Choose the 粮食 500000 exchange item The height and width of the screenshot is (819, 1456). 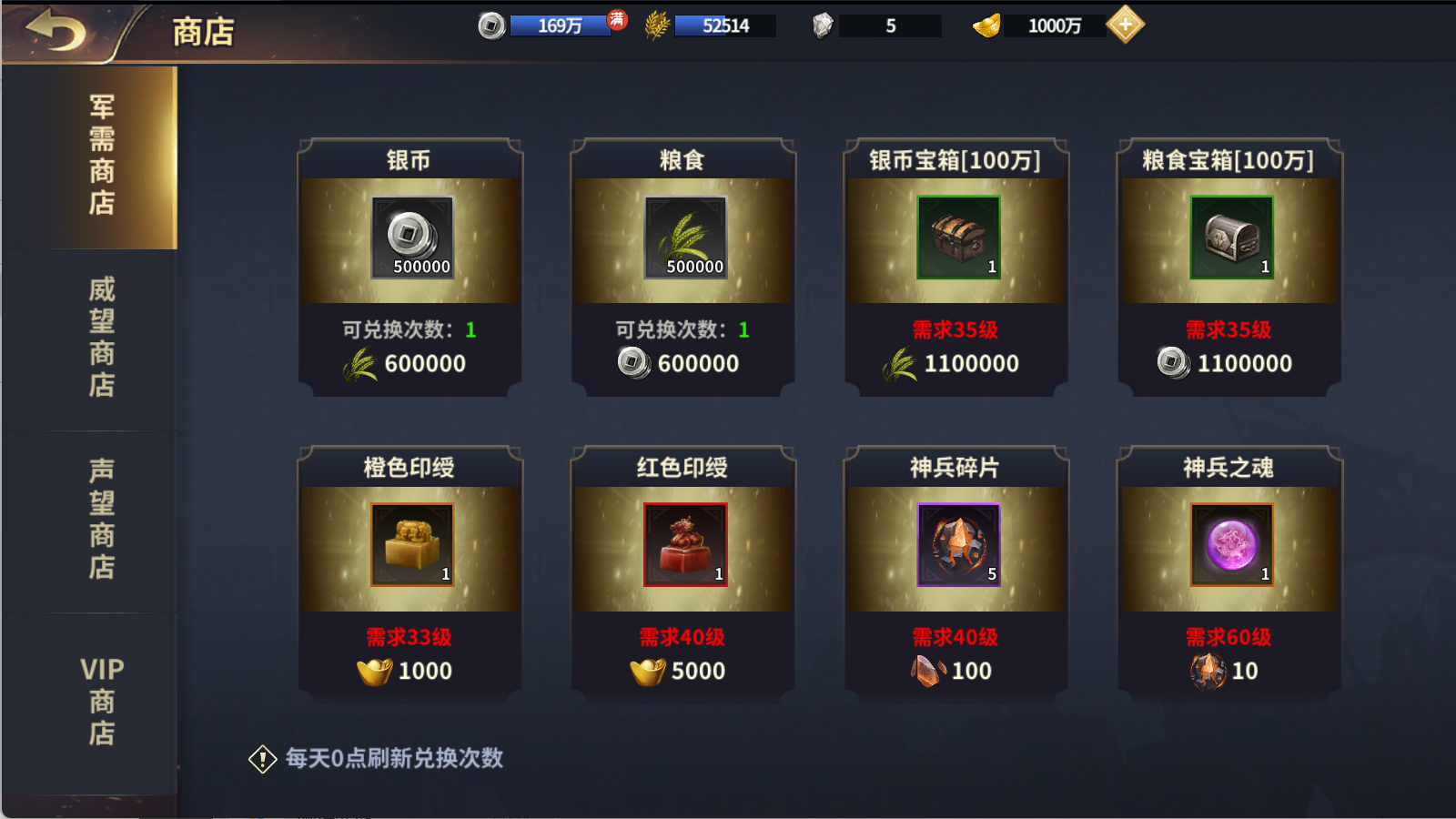point(683,266)
